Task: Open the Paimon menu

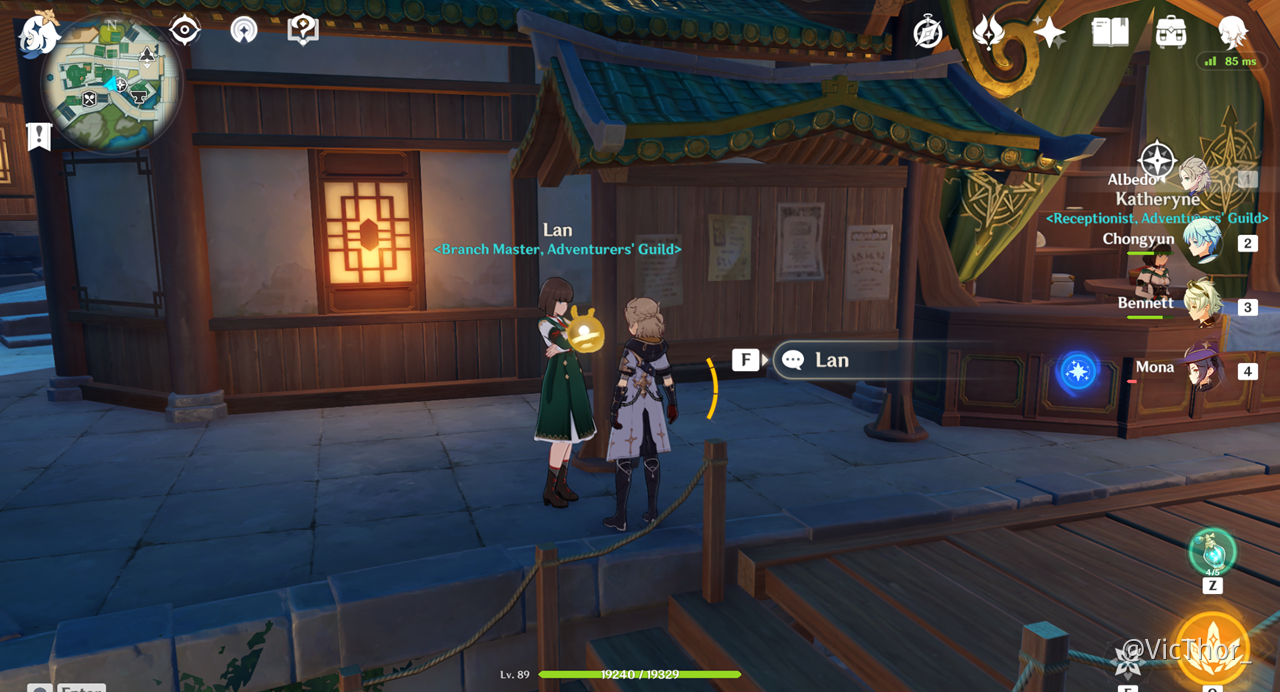Action: click(38, 33)
